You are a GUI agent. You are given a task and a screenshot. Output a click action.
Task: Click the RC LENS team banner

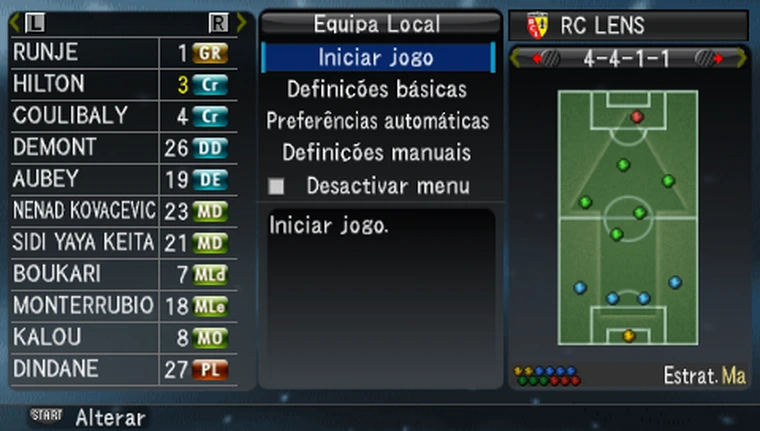click(627, 25)
